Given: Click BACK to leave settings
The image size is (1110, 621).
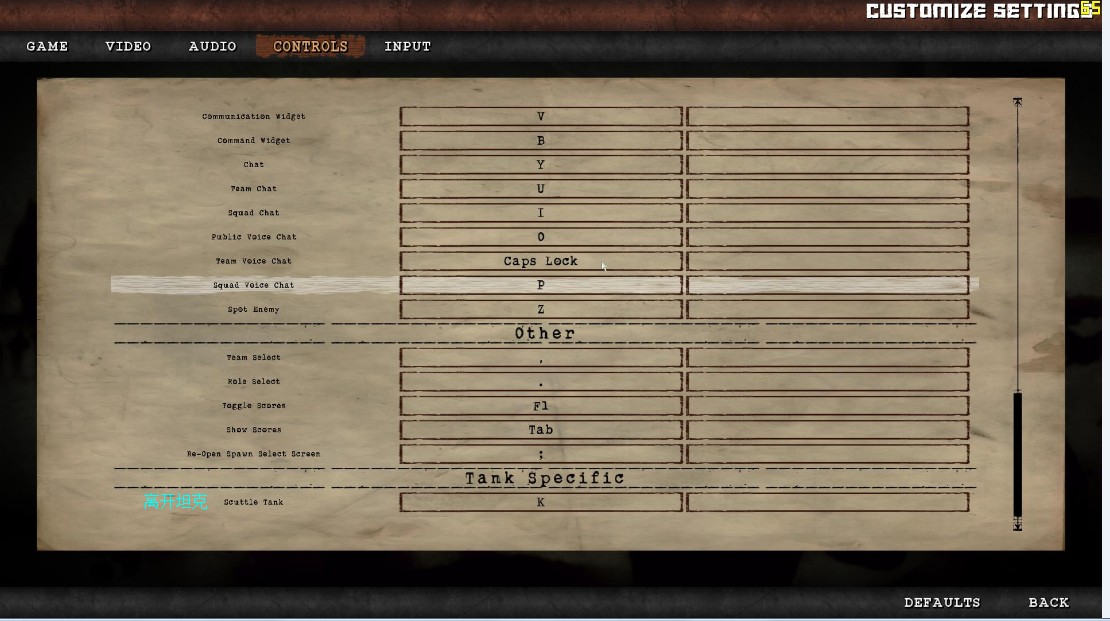Looking at the screenshot, I should [1048, 602].
